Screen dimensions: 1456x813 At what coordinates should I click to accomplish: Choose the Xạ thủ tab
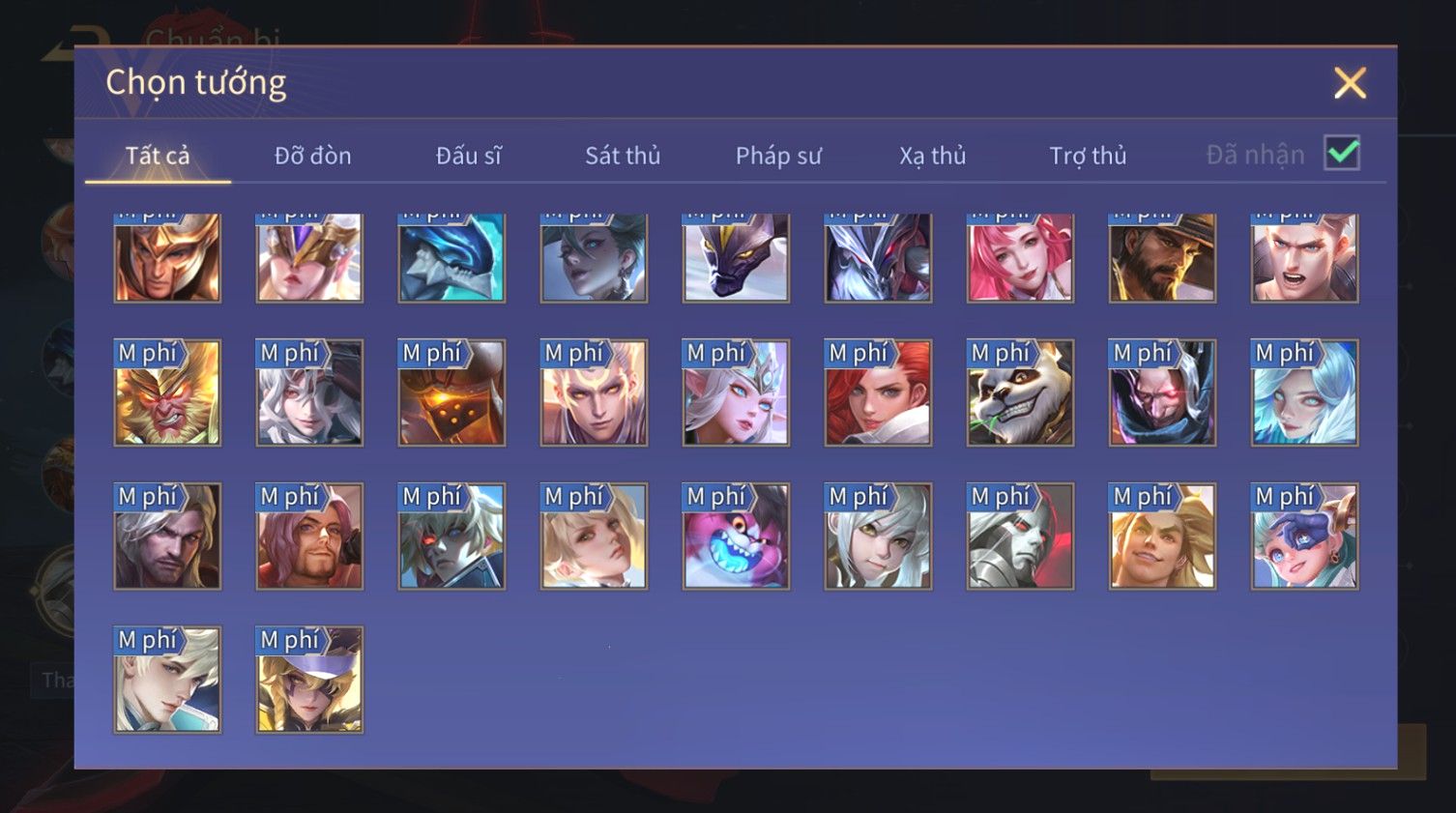(933, 156)
